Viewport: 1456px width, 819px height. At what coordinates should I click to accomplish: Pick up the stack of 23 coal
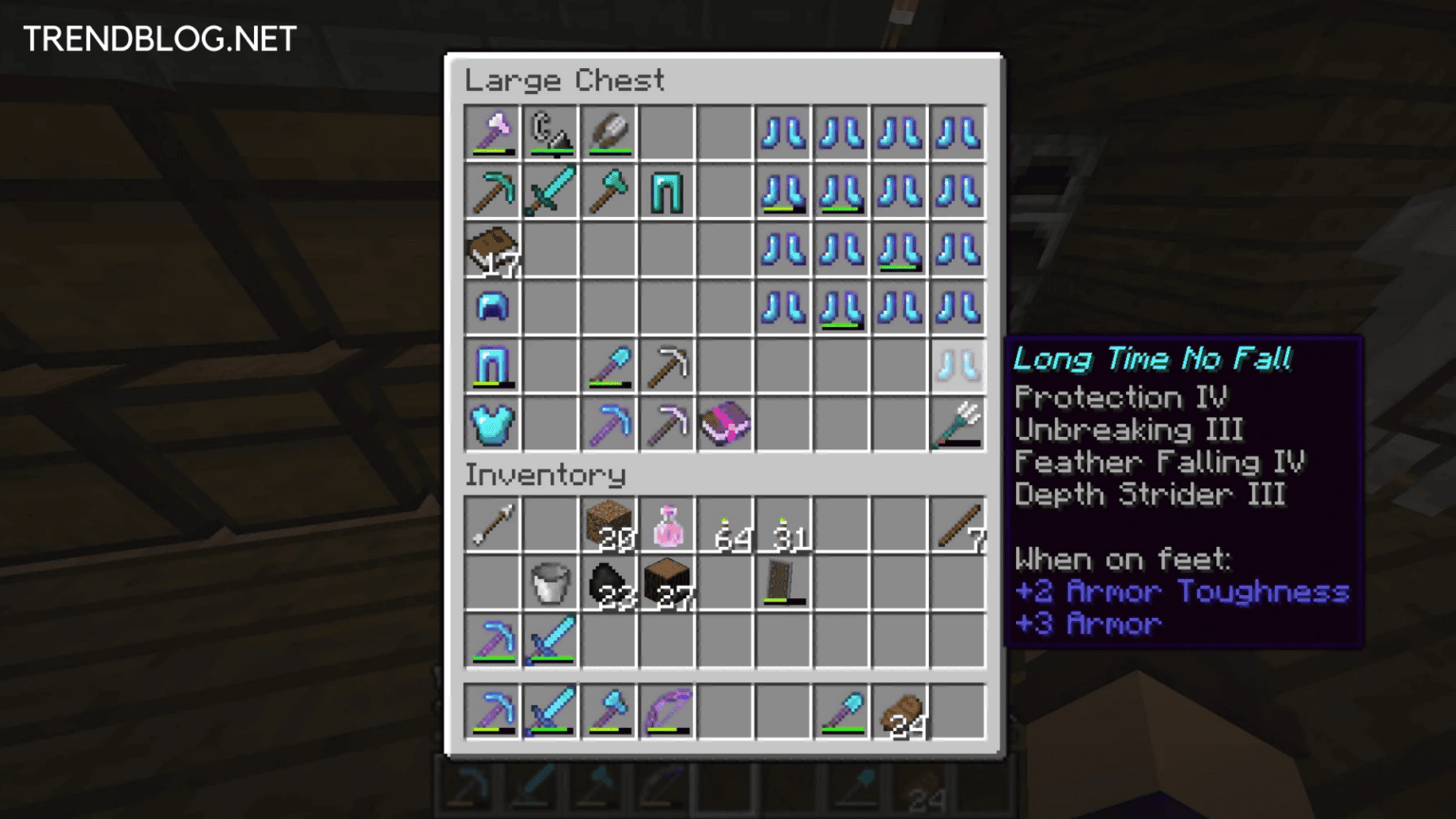click(x=609, y=583)
